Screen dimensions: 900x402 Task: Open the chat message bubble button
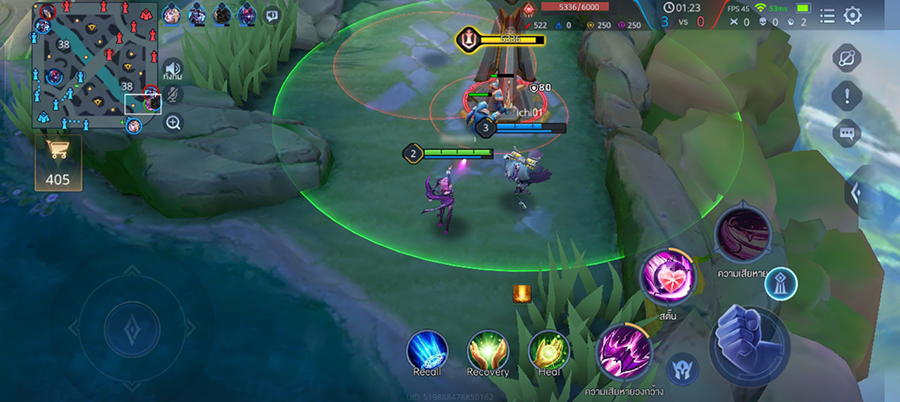coord(847,133)
